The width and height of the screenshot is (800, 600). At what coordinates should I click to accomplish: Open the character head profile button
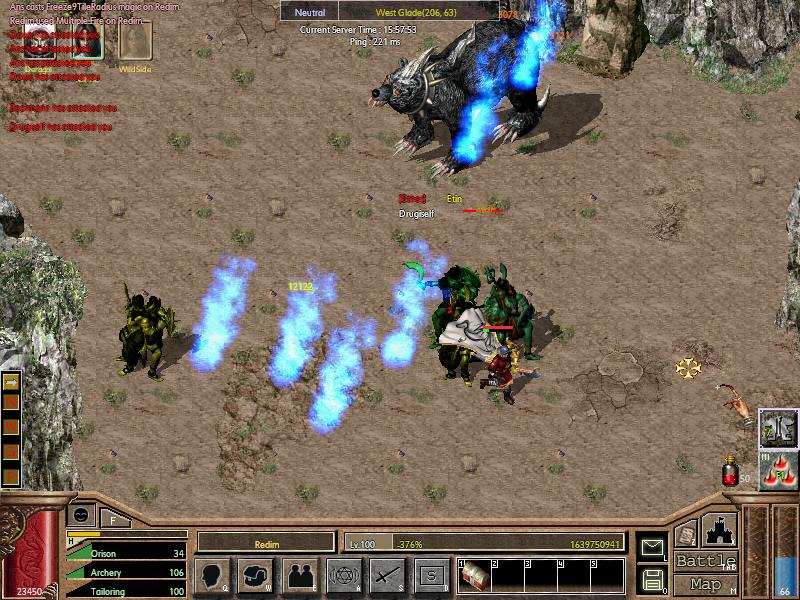(x=212, y=576)
